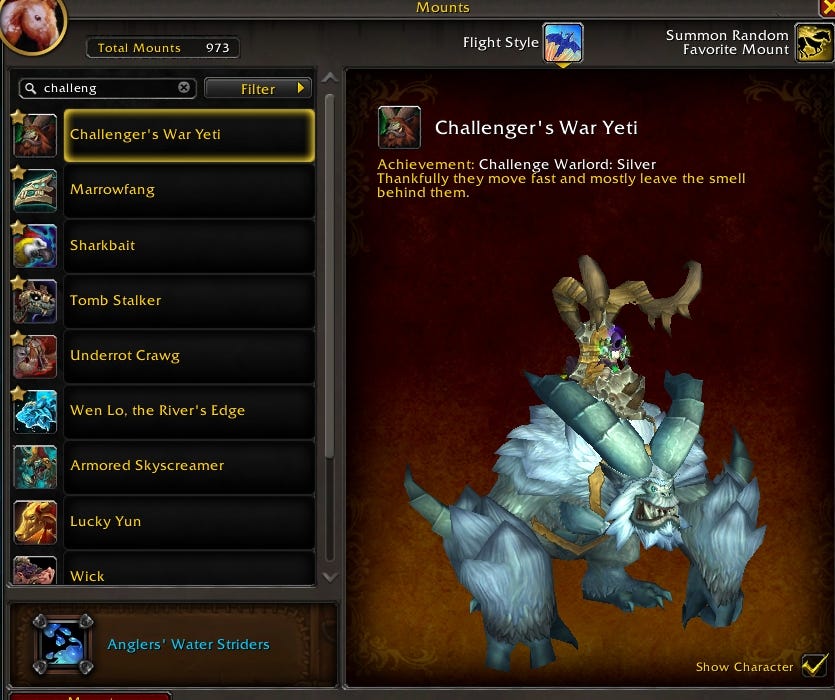The image size is (835, 700).
Task: Open the Filter dropdown
Action: [x=258, y=88]
